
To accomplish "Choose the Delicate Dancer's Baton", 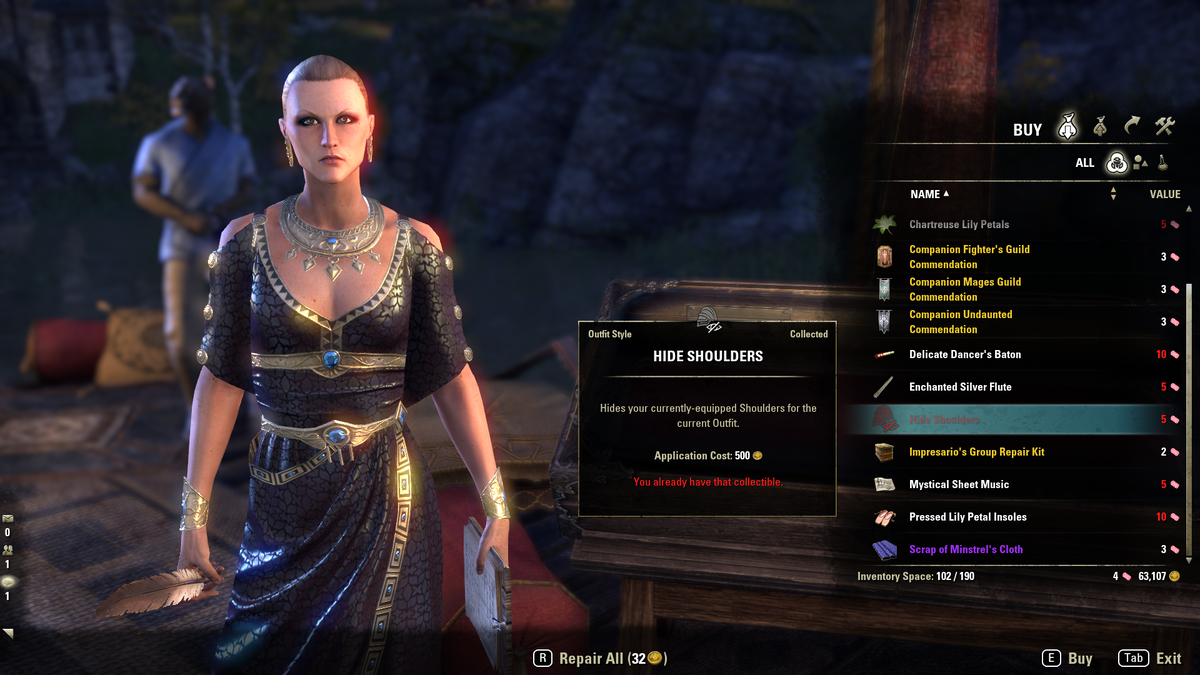I will click(x=965, y=355).
